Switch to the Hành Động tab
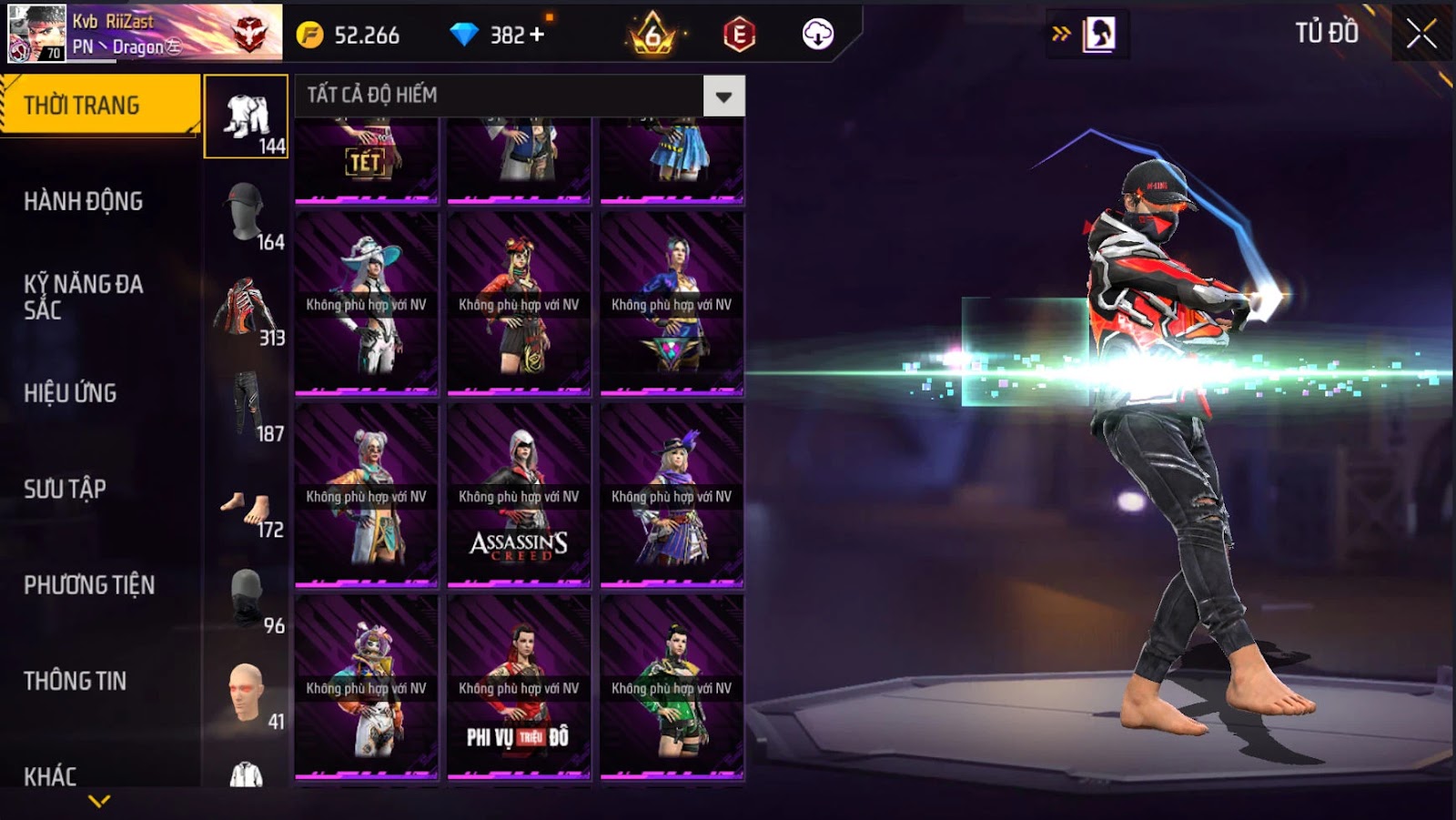The height and width of the screenshot is (820, 1456). click(x=83, y=201)
